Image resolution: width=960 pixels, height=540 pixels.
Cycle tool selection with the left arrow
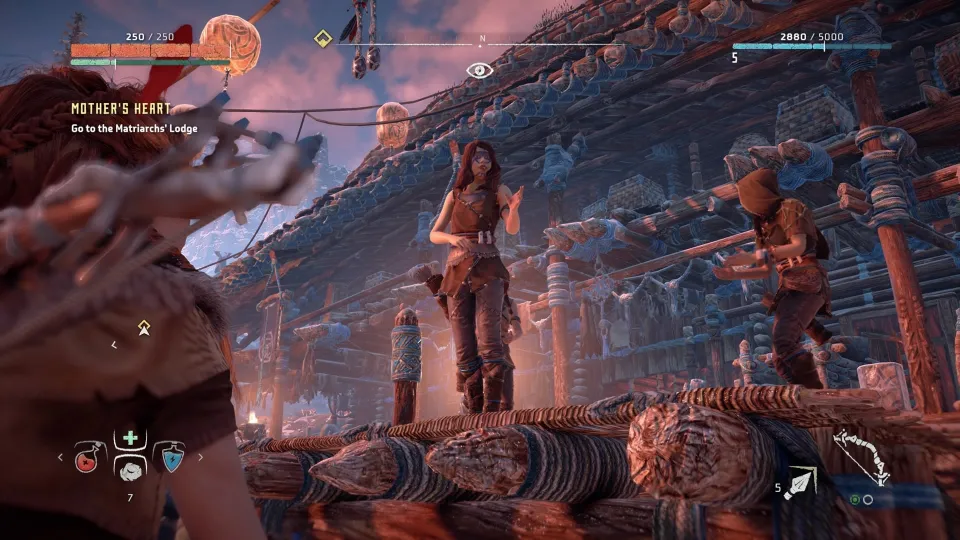coord(60,458)
